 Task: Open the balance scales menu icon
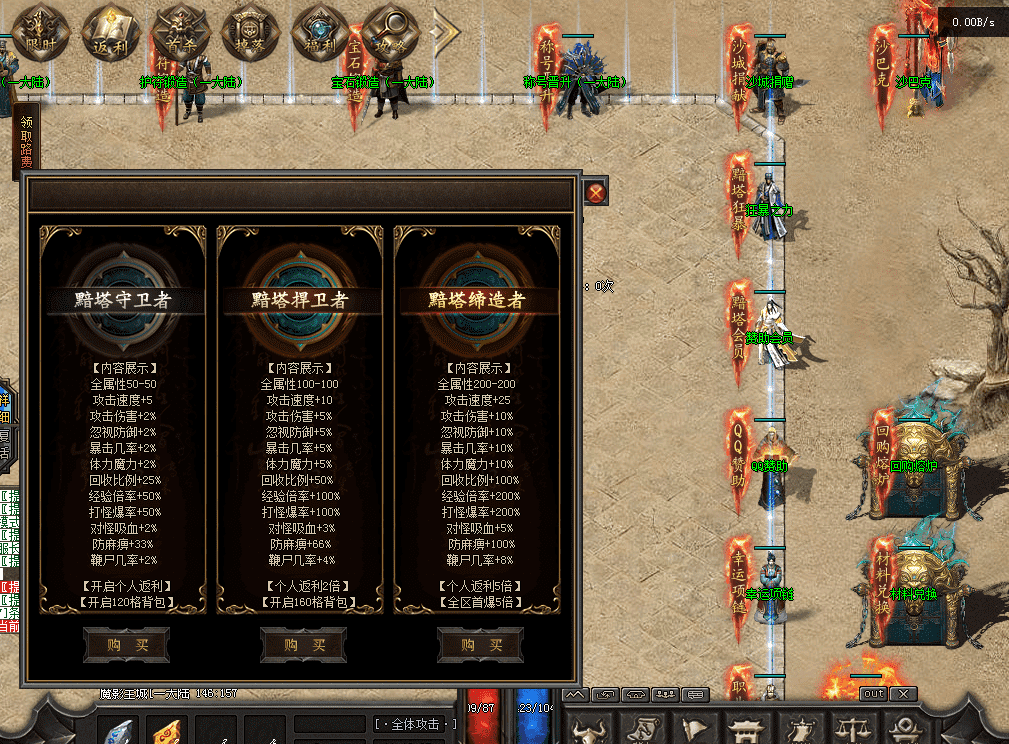tap(850, 727)
